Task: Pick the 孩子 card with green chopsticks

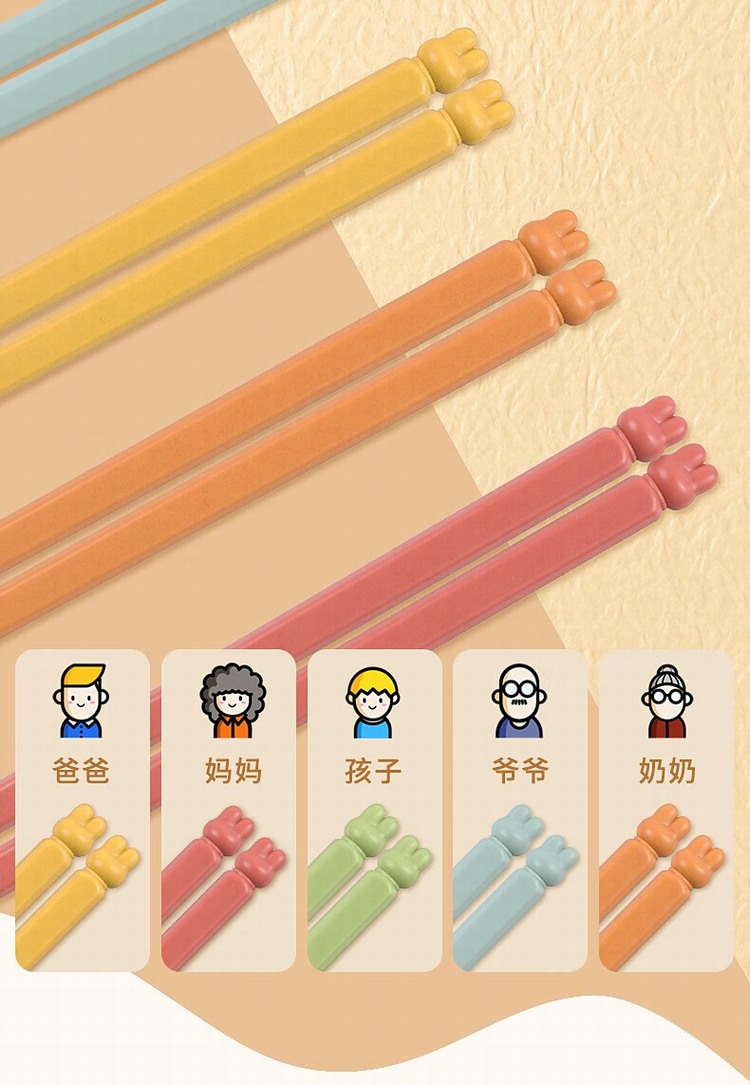Action: (x=374, y=810)
